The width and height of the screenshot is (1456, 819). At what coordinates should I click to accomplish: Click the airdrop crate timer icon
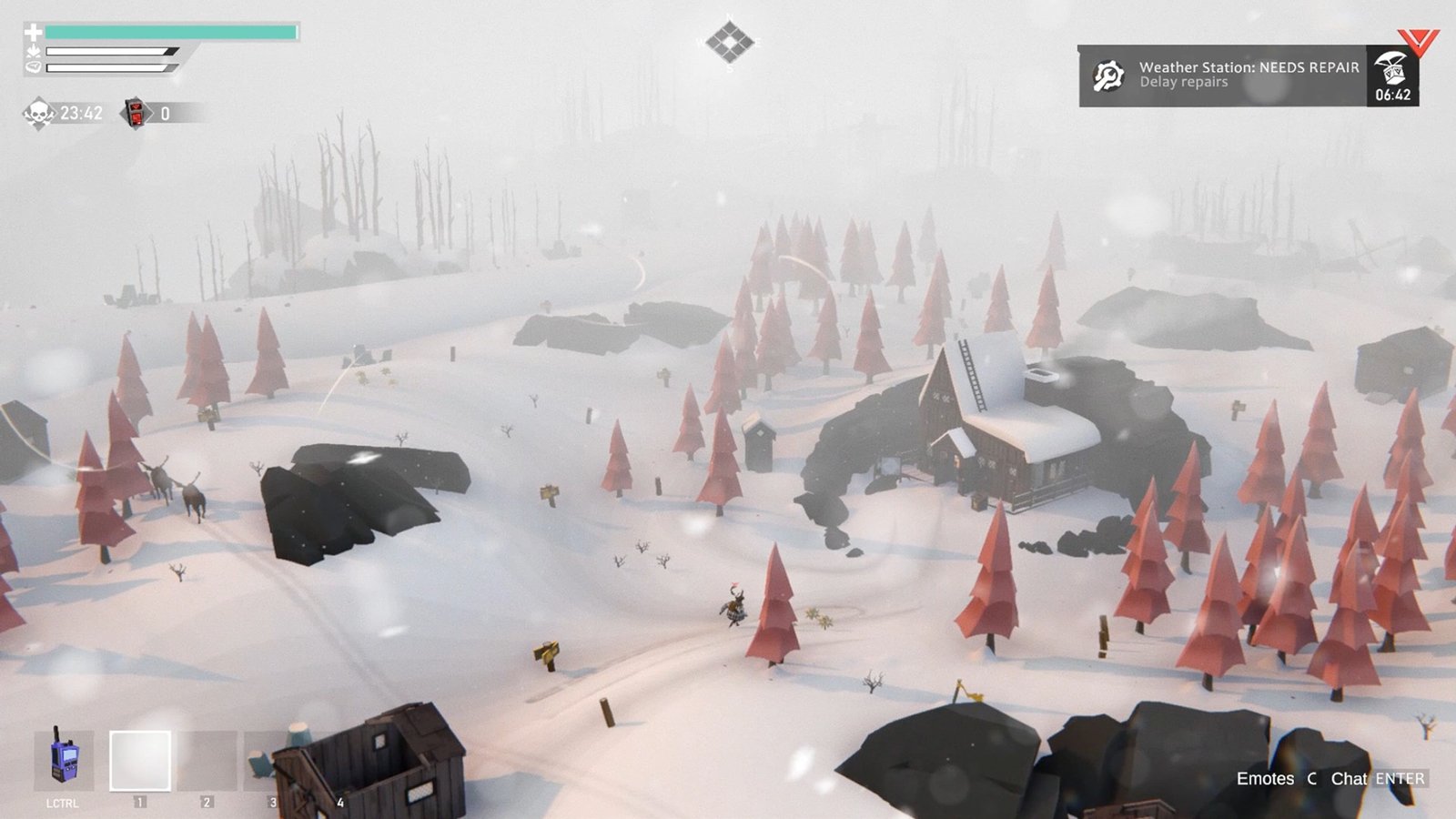click(x=1390, y=71)
